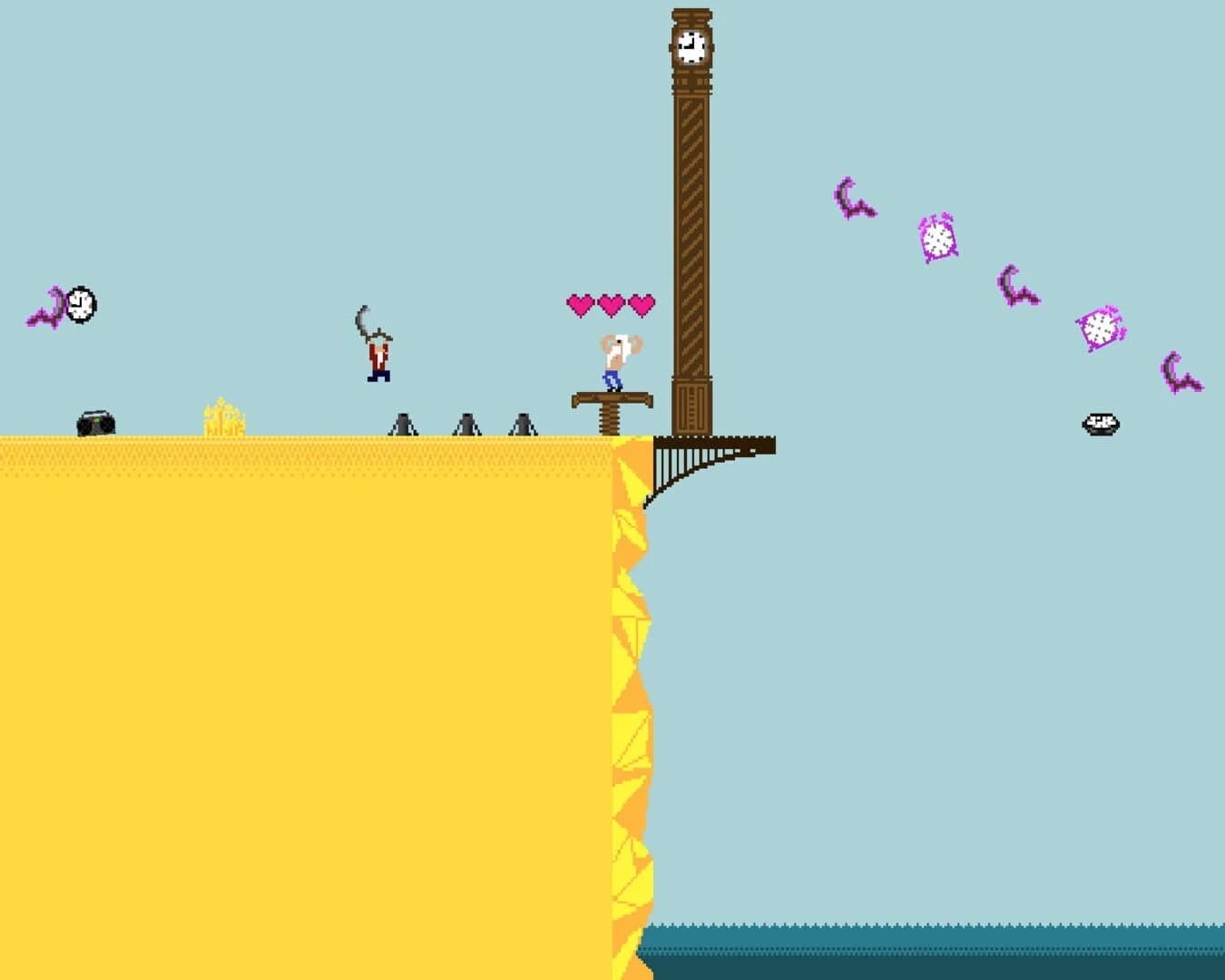Click the middle cannon between the two others
The height and width of the screenshot is (980, 1225).
[x=465, y=422]
